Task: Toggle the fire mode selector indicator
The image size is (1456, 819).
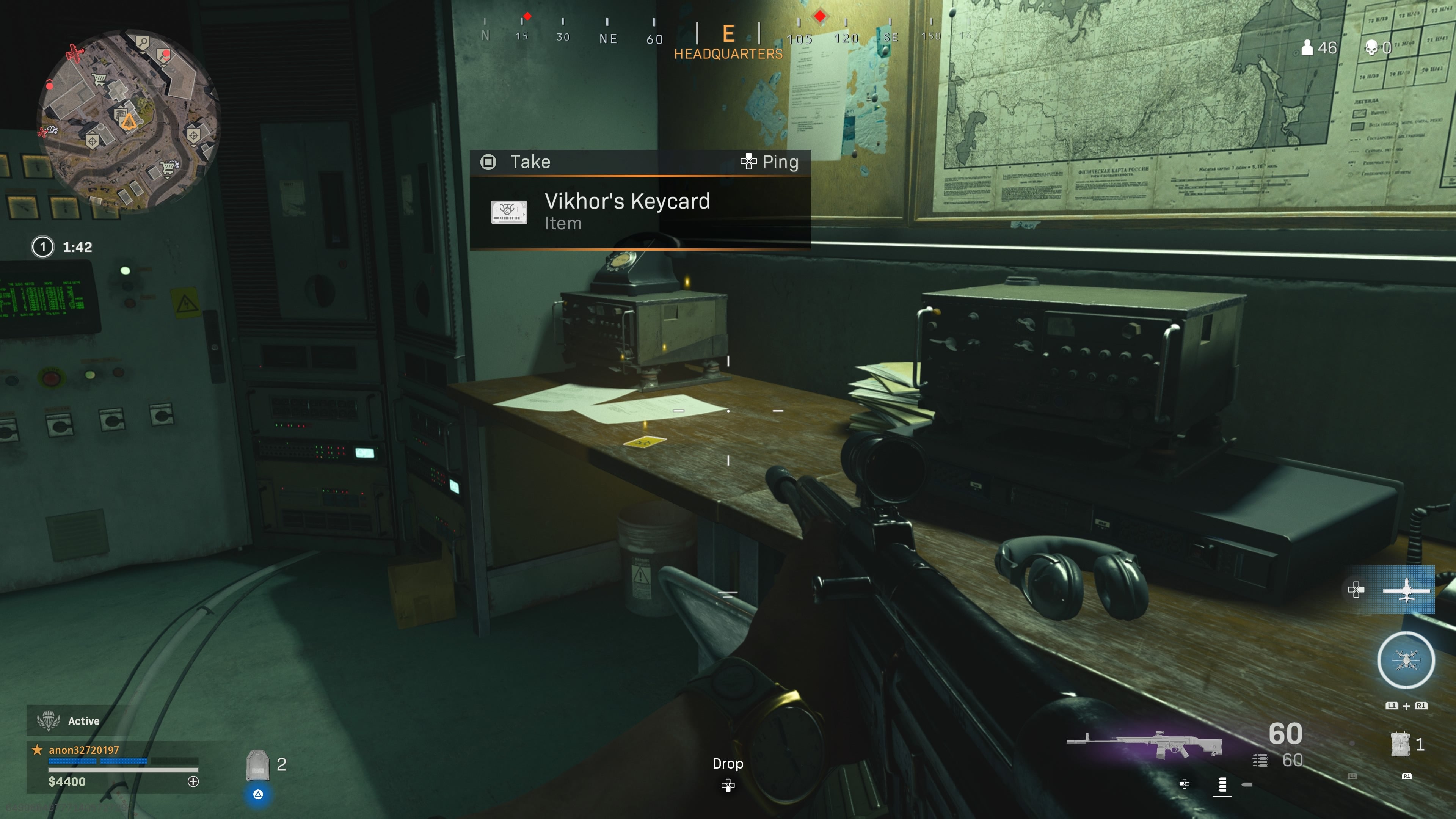Action: 1222,786
